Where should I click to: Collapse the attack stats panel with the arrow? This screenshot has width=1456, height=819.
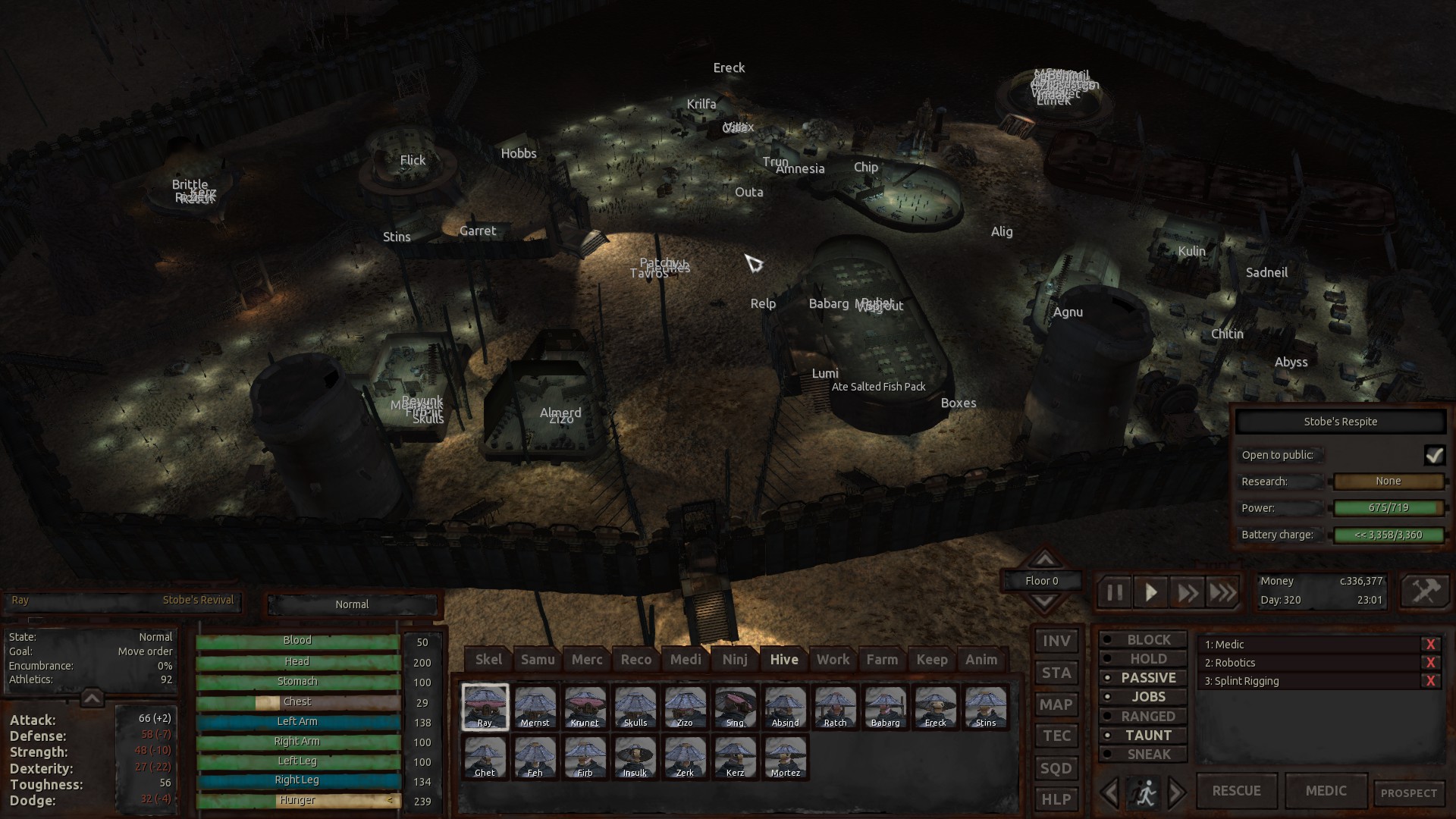point(92,698)
